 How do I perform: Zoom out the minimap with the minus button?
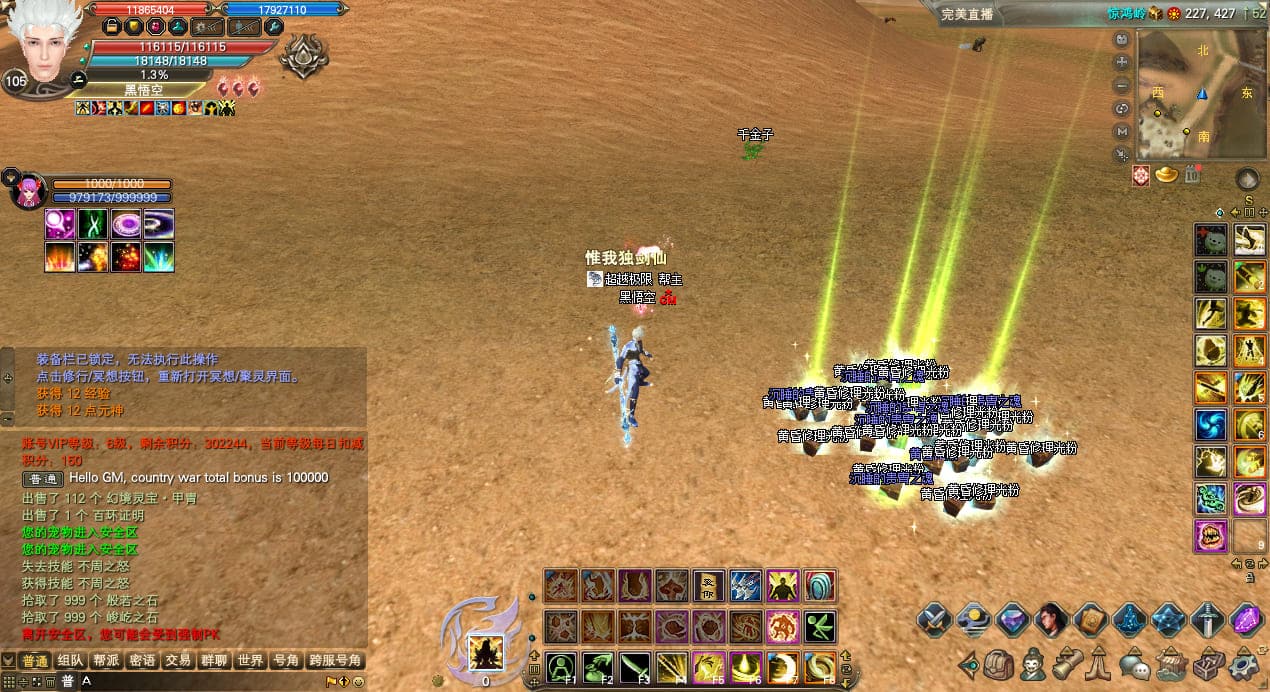pyautogui.click(x=1122, y=85)
